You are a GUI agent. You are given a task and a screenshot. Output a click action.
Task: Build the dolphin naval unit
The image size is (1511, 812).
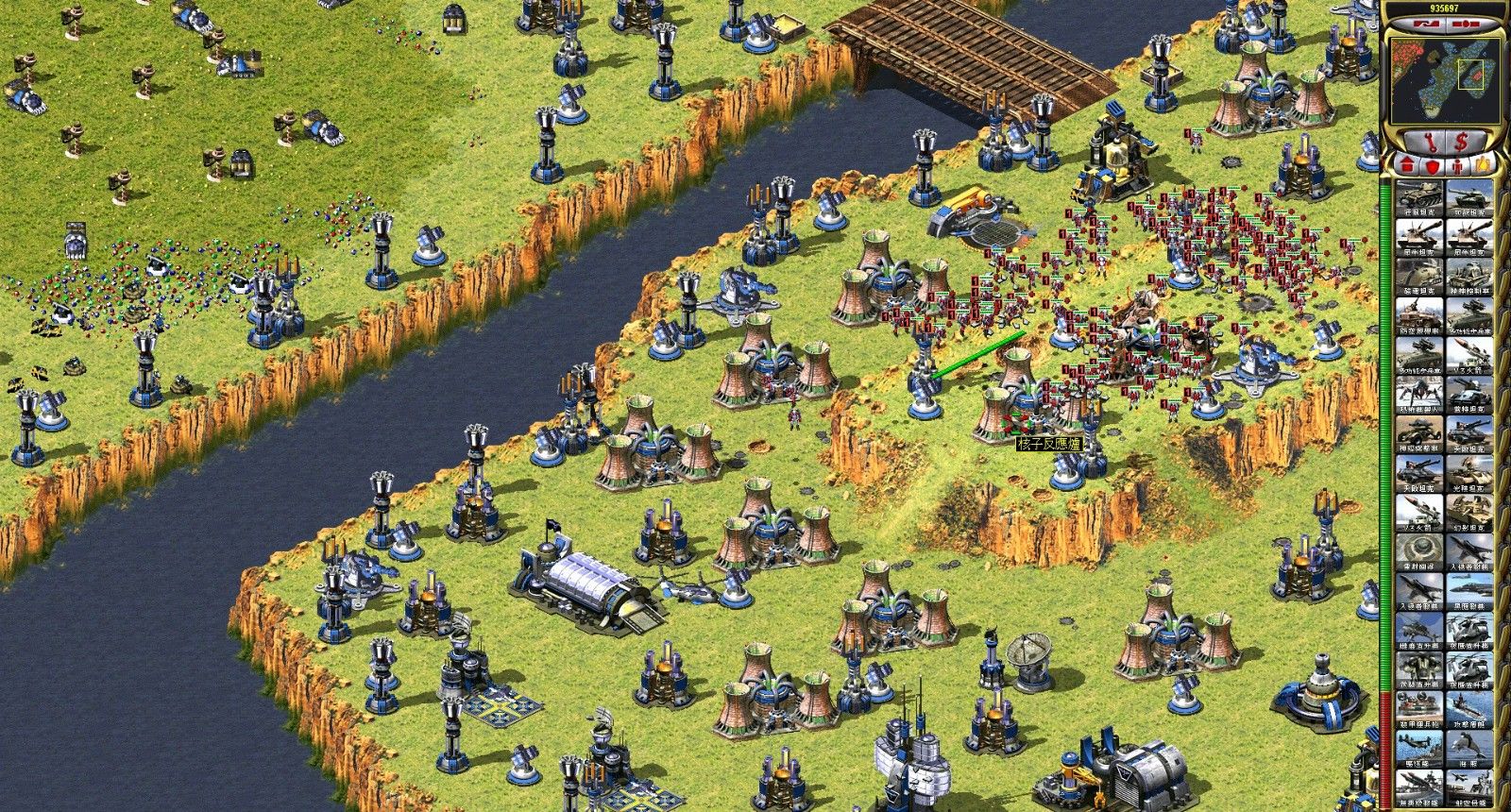click(1470, 753)
